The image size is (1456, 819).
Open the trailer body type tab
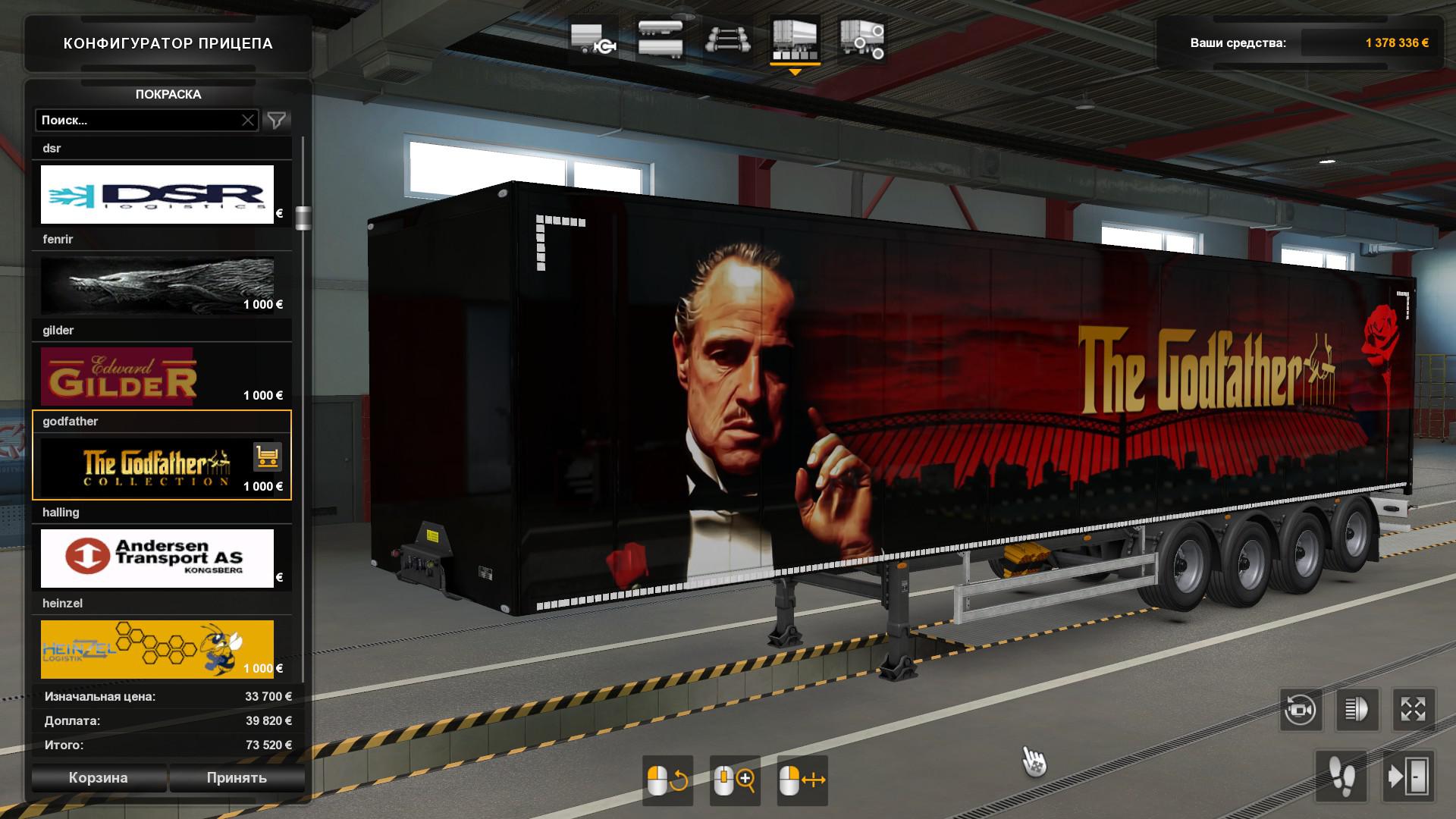coord(660,39)
